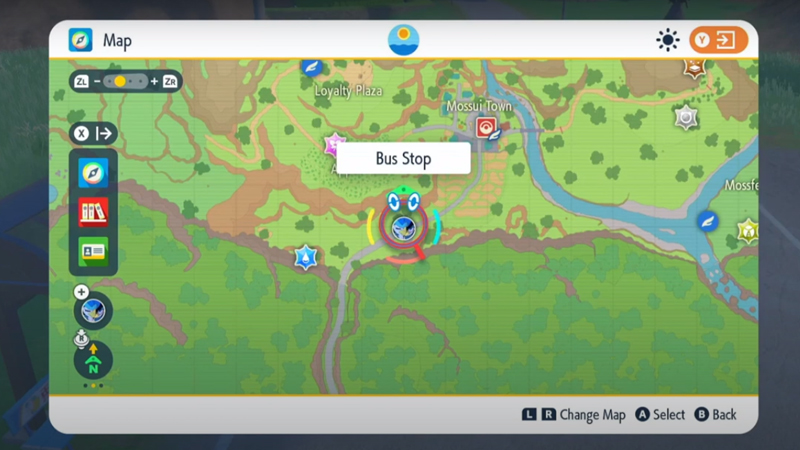Center the map on the player icon
This screenshot has height=450, width=800.
point(93,311)
